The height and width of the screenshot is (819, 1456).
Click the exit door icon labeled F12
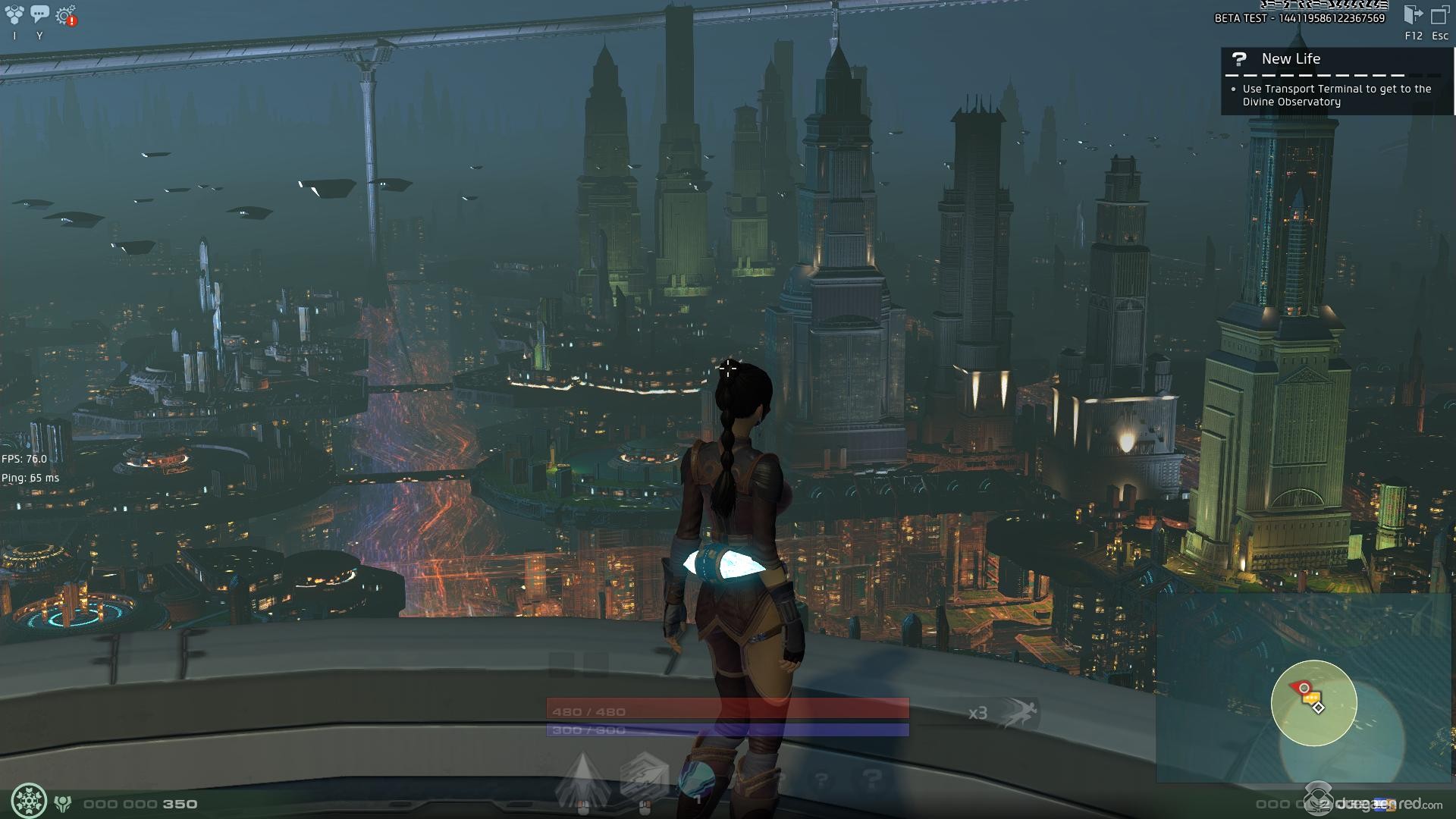pyautogui.click(x=1413, y=15)
